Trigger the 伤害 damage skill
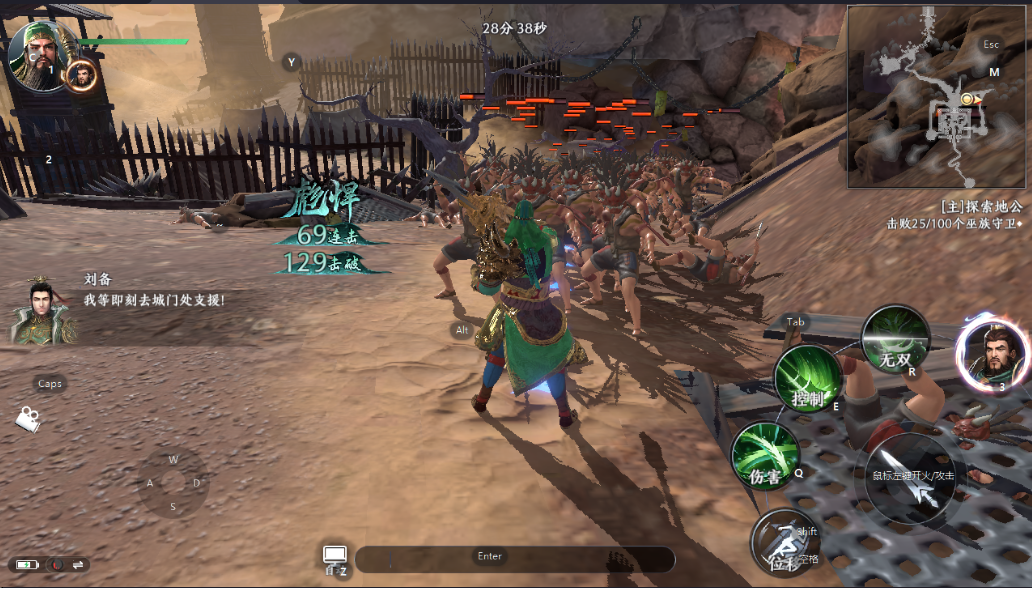The height and width of the screenshot is (589, 1032). click(x=765, y=457)
